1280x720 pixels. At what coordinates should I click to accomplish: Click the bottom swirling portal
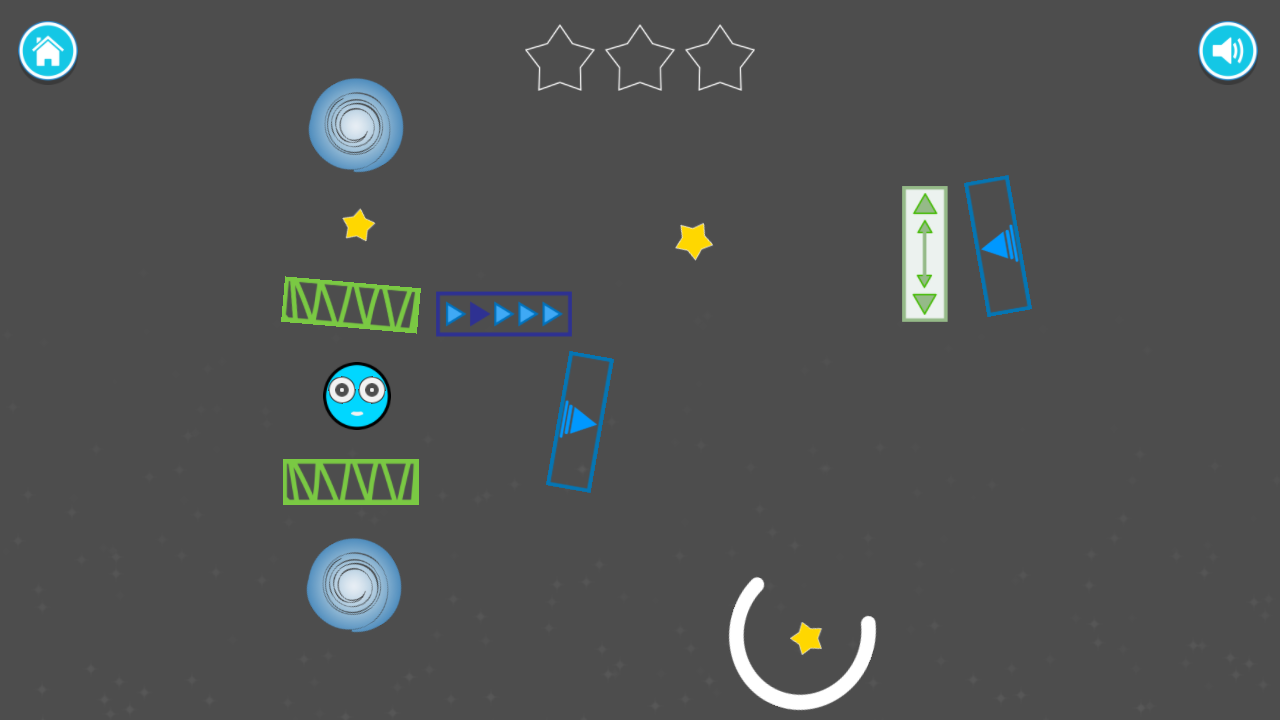click(x=353, y=587)
